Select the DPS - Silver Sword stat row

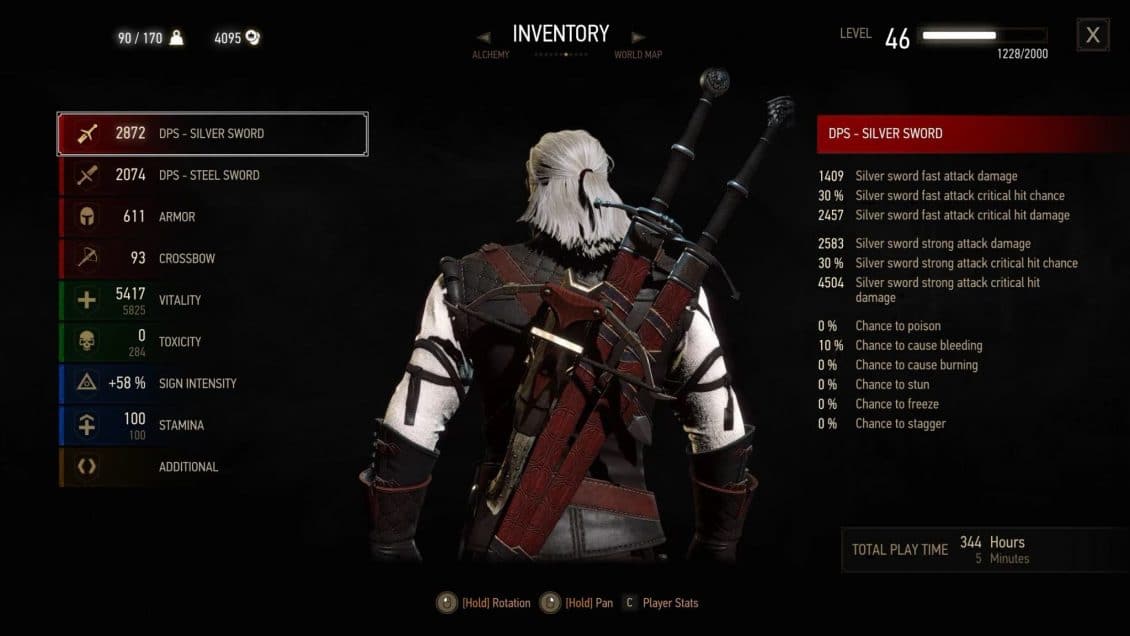click(212, 134)
